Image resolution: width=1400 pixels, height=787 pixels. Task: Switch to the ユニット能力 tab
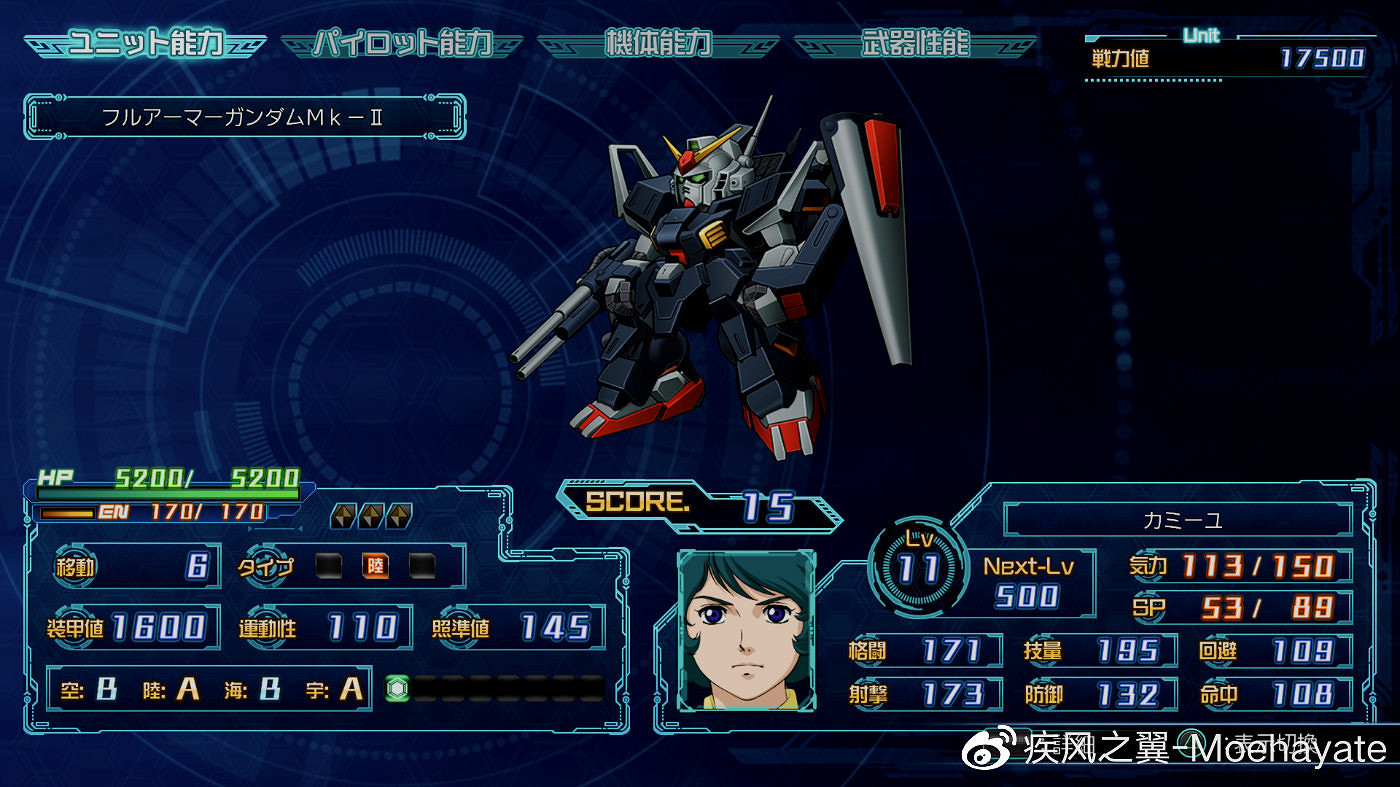pos(145,44)
